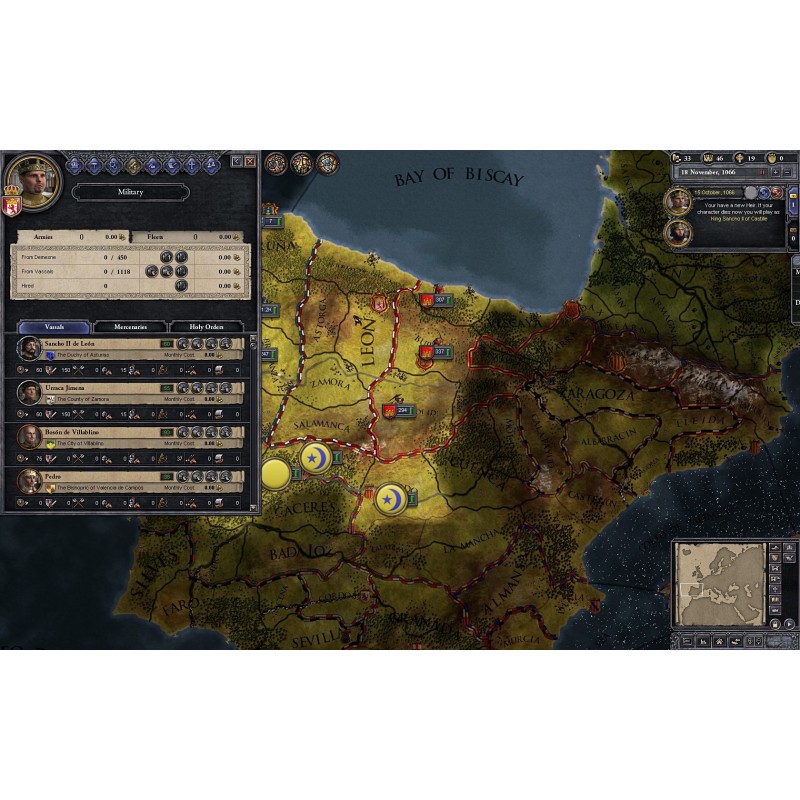Viewport: 800px width, 800px height.
Task: Click the collapse arrow beside the close button
Action: [237, 161]
